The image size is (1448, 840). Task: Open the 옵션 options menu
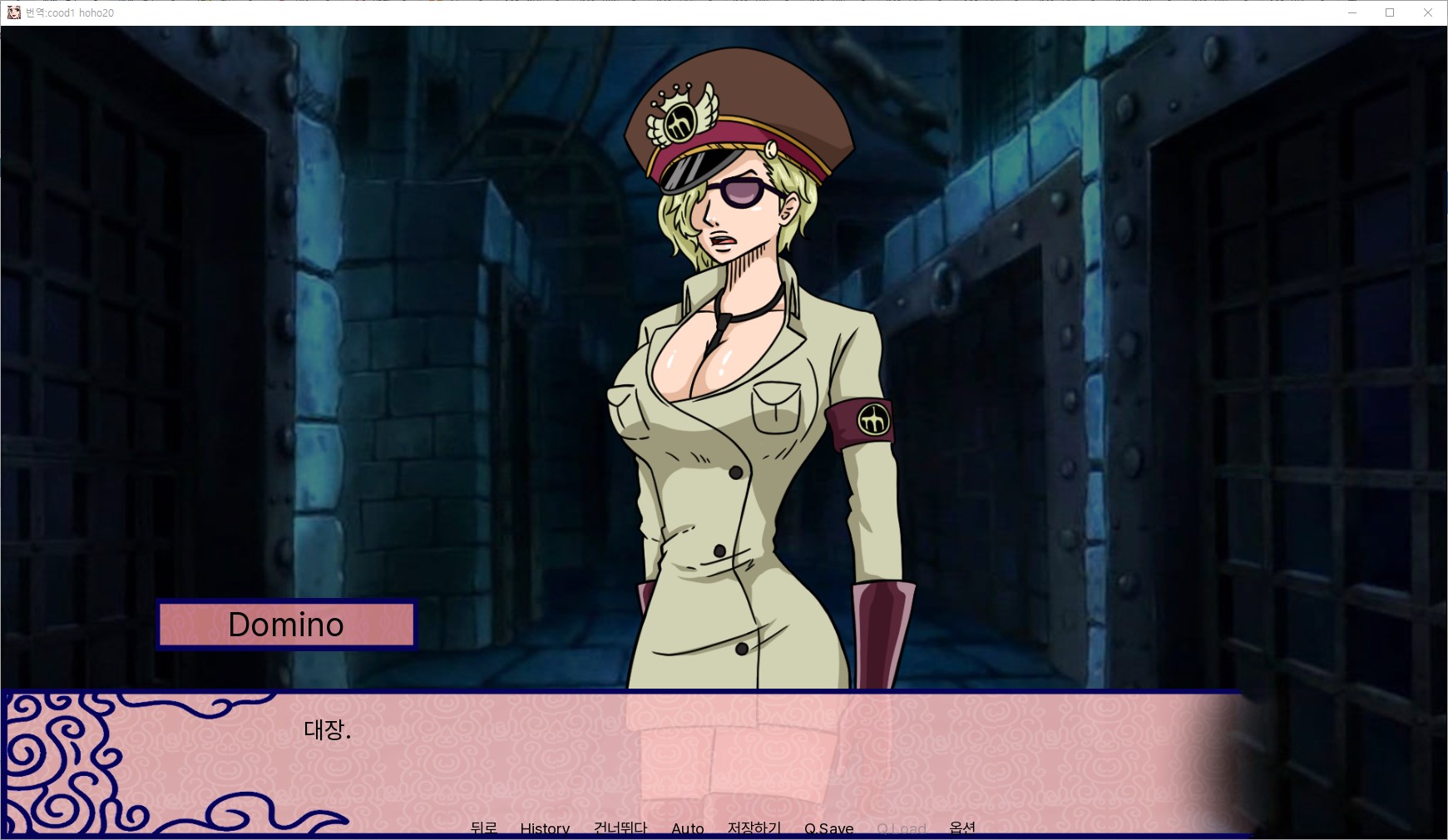coord(962,828)
